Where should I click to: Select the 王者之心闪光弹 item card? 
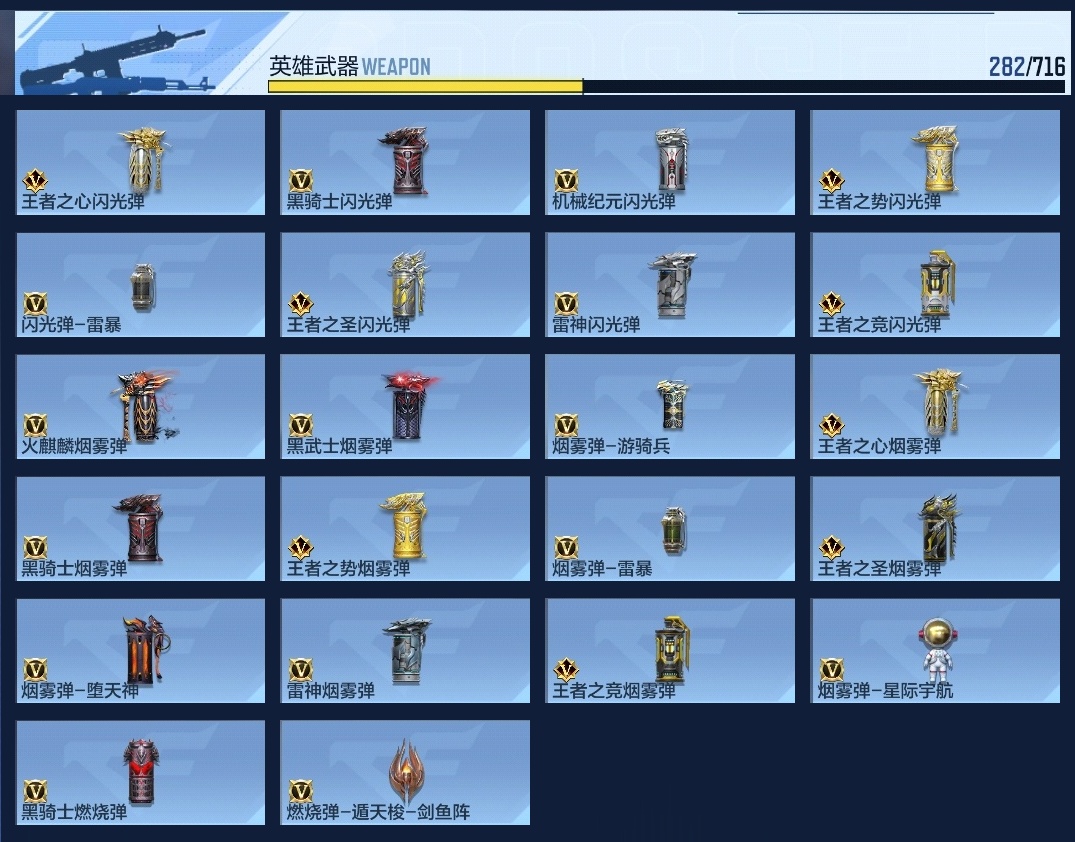[x=141, y=162]
